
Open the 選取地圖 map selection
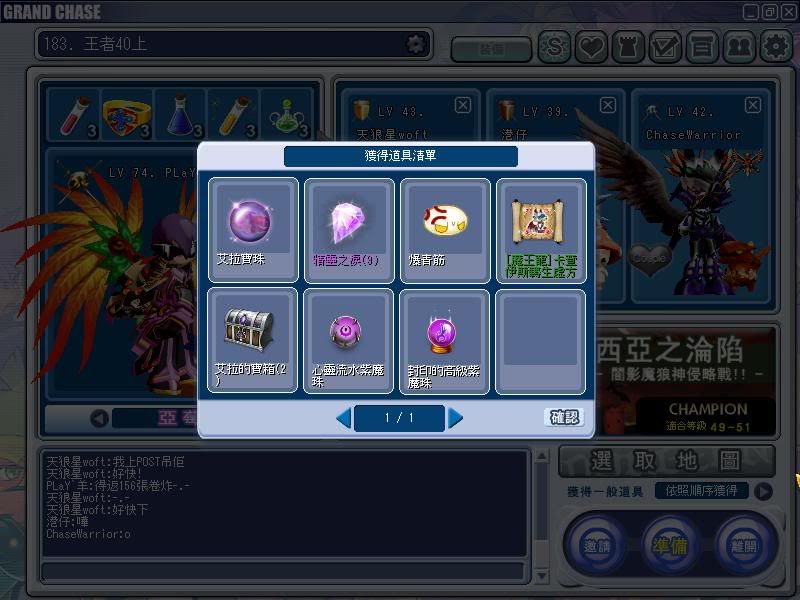(667, 461)
